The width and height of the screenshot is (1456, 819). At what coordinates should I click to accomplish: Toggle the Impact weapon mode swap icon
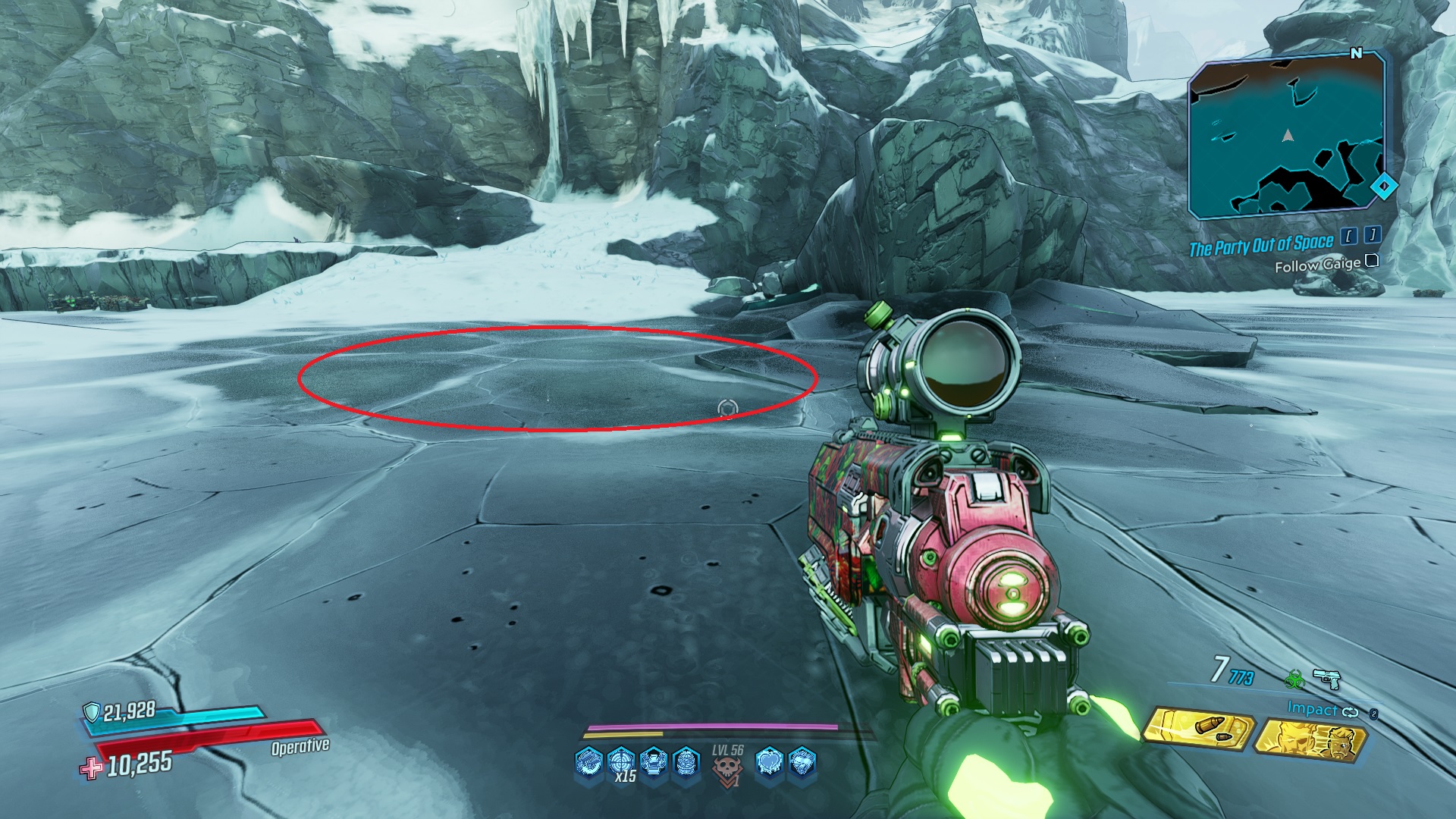click(x=1351, y=711)
